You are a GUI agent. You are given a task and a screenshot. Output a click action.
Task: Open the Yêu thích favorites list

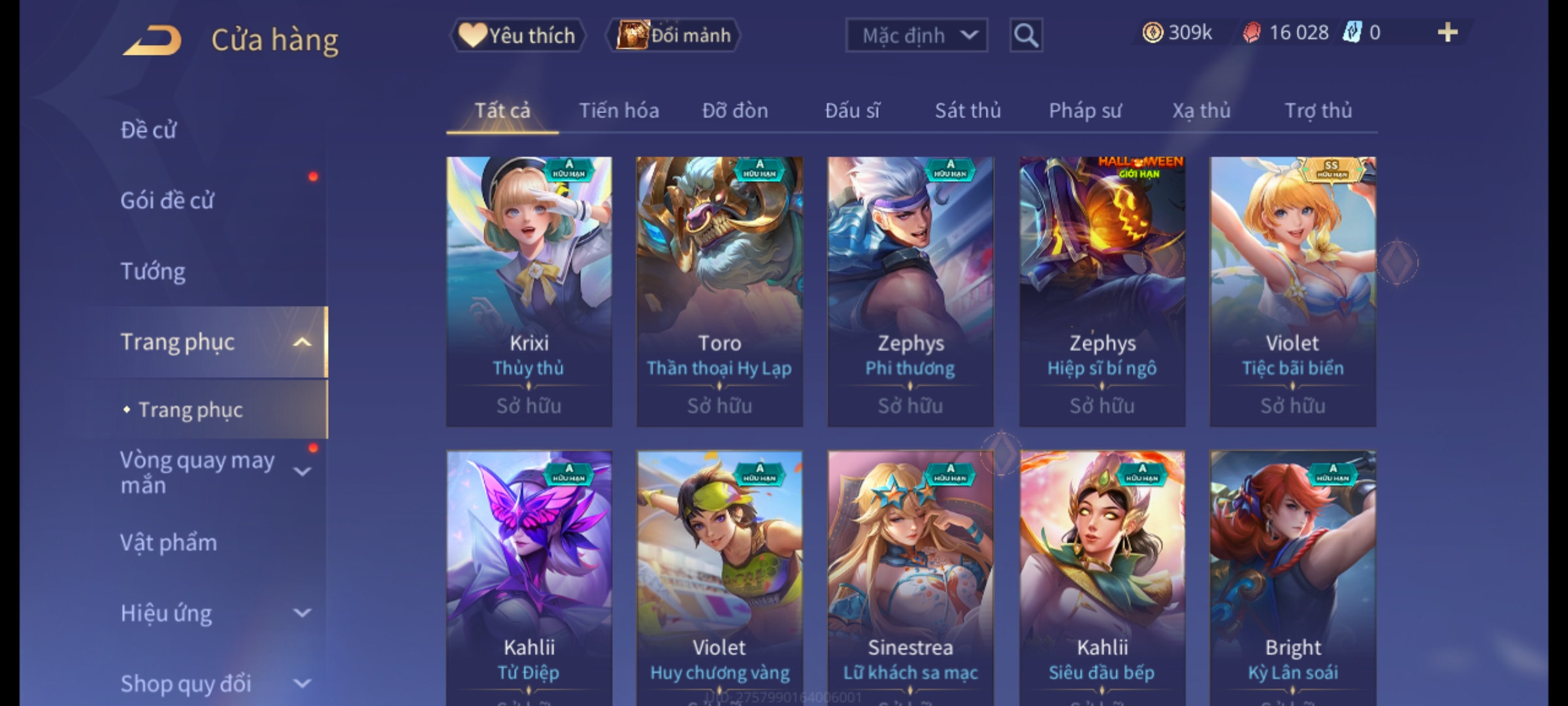pyautogui.click(x=518, y=35)
